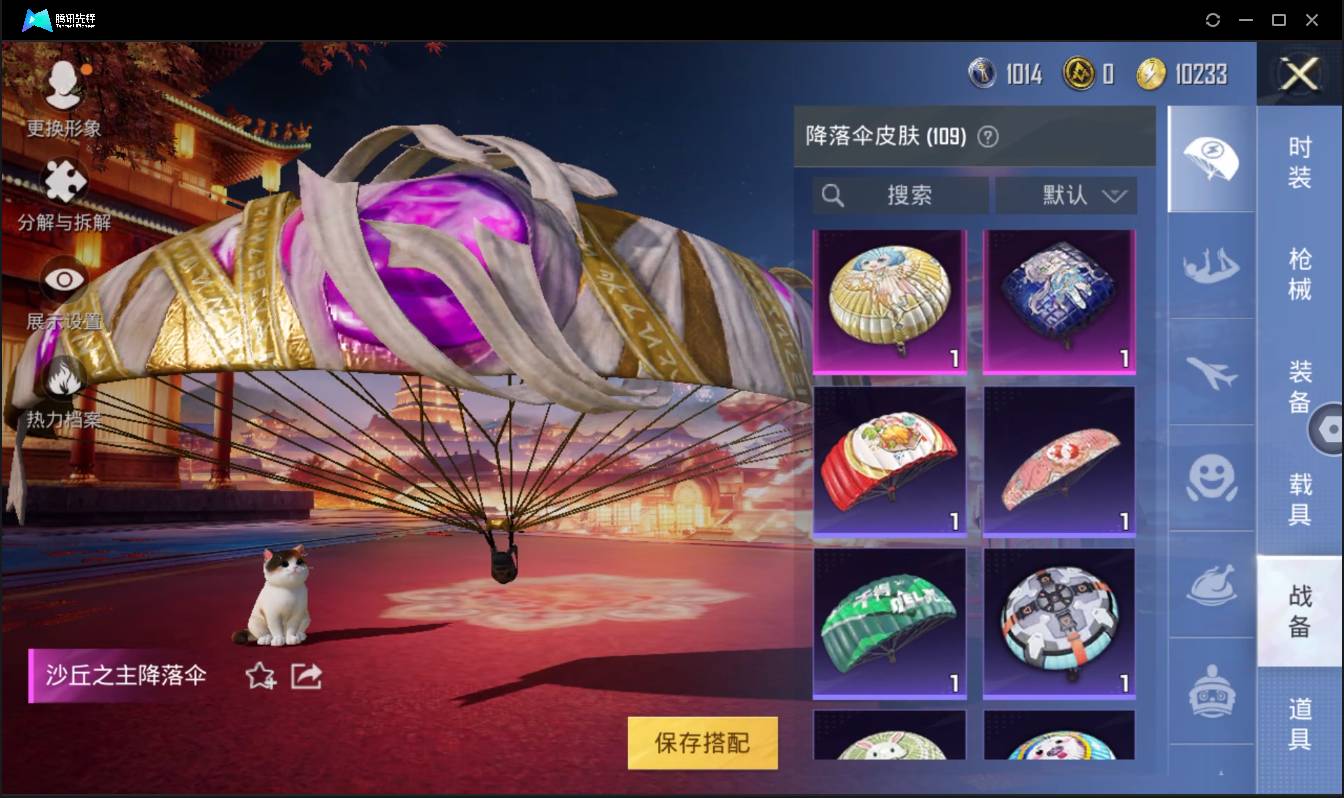This screenshot has height=798, width=1344.
Task: Open the 默认 sorting dropdown
Action: coord(1066,195)
